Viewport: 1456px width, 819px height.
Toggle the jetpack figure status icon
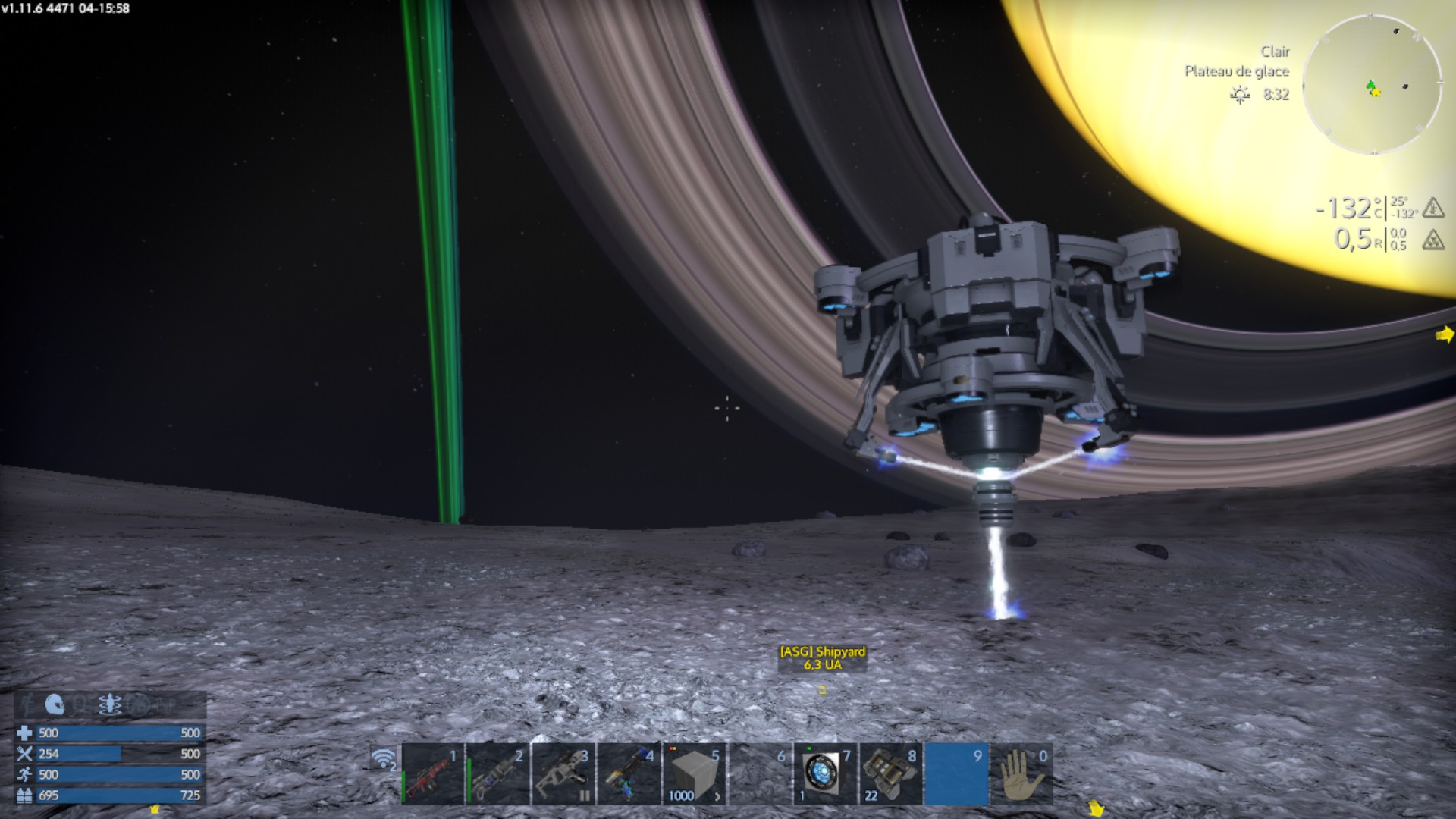110,705
